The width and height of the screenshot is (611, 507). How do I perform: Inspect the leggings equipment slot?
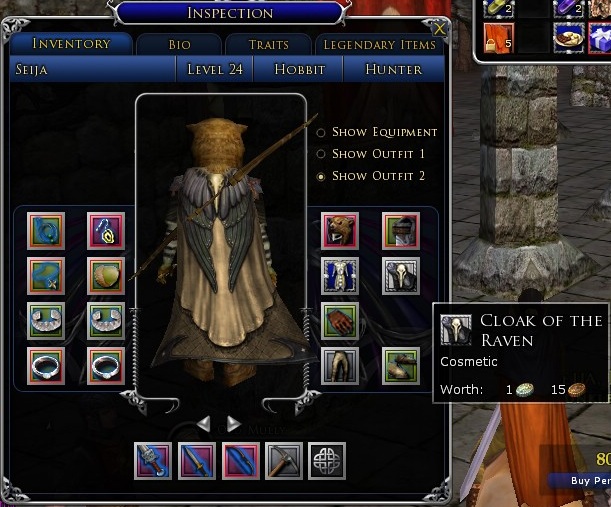click(340, 366)
